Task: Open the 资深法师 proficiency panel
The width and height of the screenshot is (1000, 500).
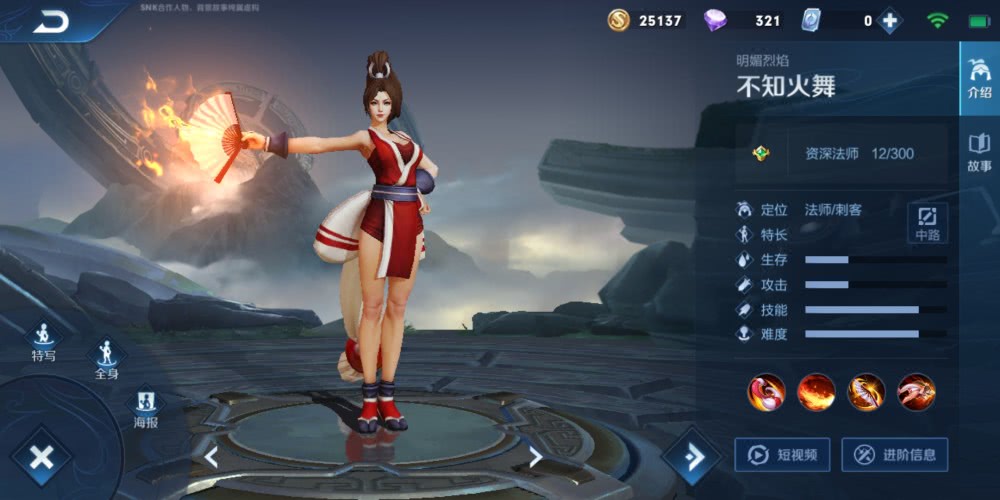Action: point(842,154)
